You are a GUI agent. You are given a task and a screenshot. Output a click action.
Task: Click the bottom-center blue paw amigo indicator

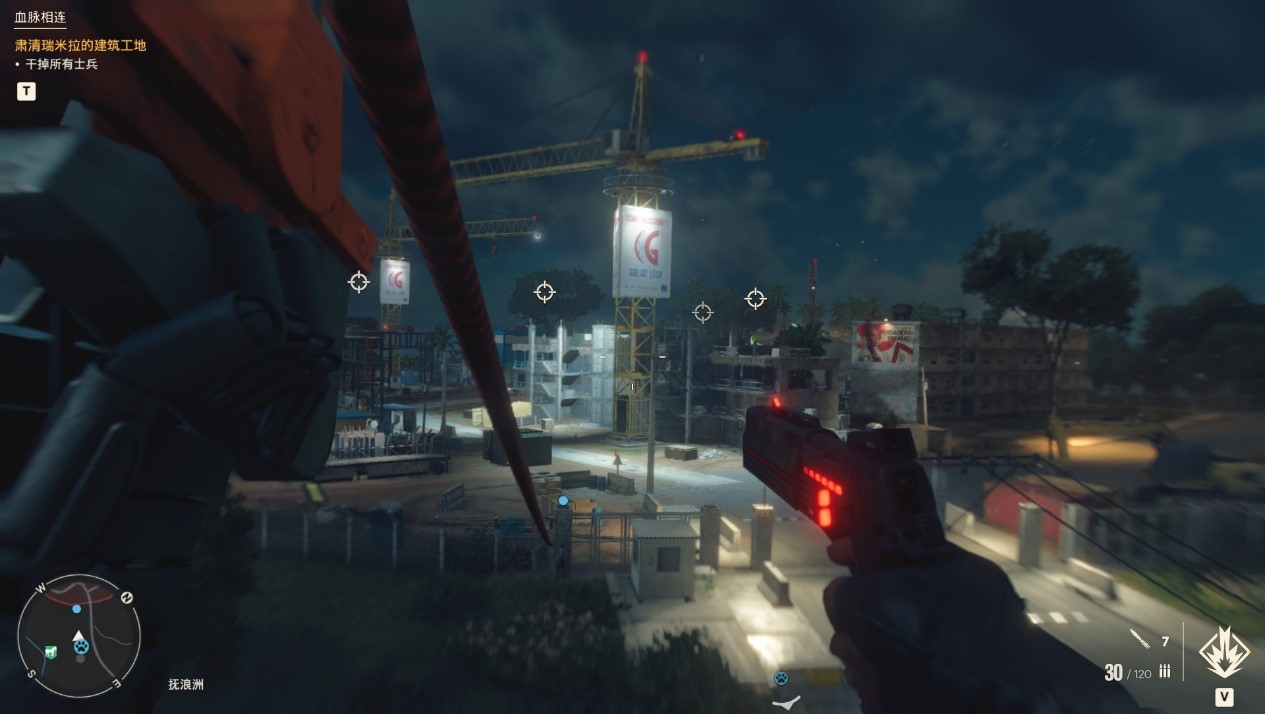[780, 678]
